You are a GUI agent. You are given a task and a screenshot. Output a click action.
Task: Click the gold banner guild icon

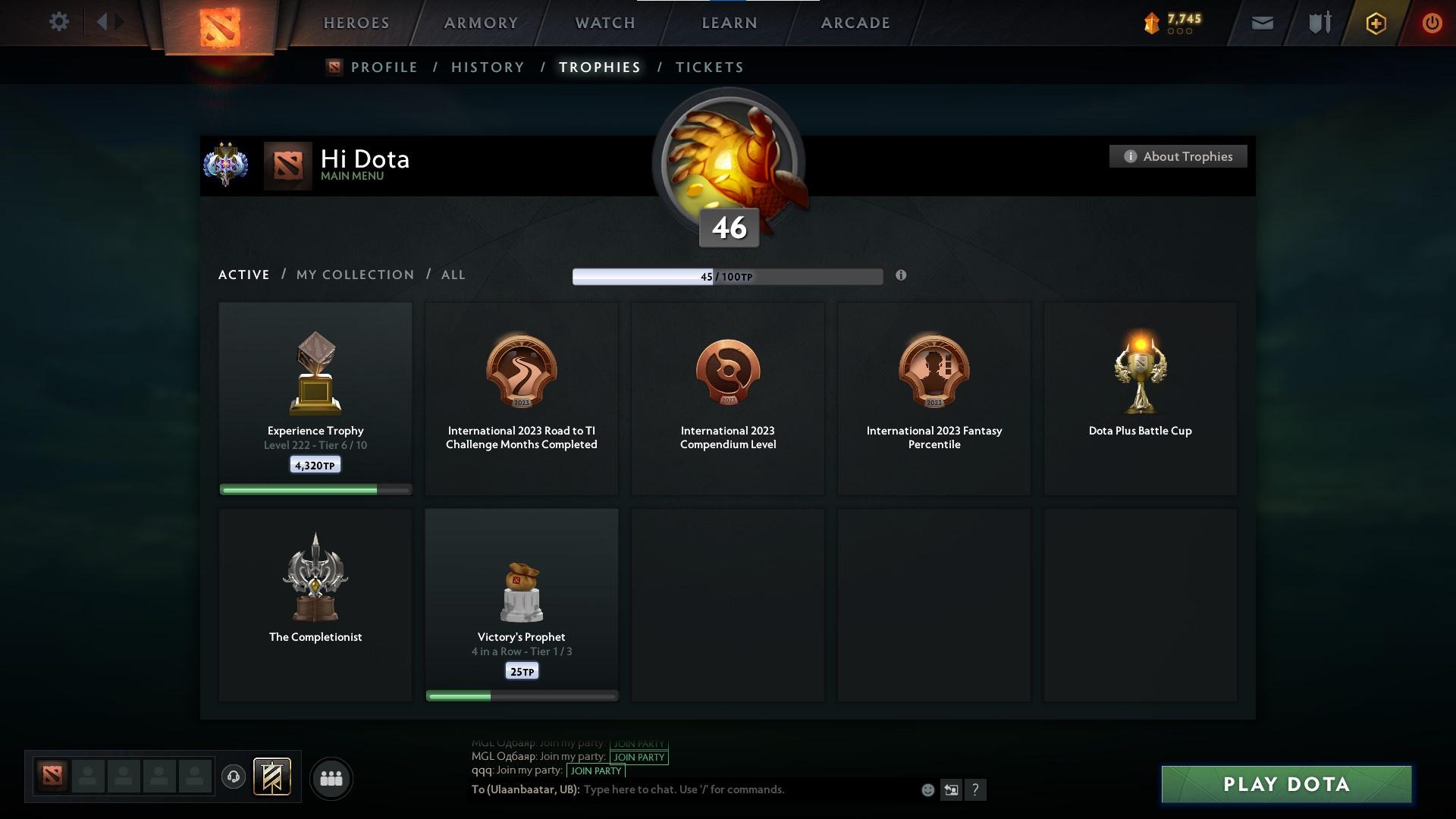pos(273,778)
